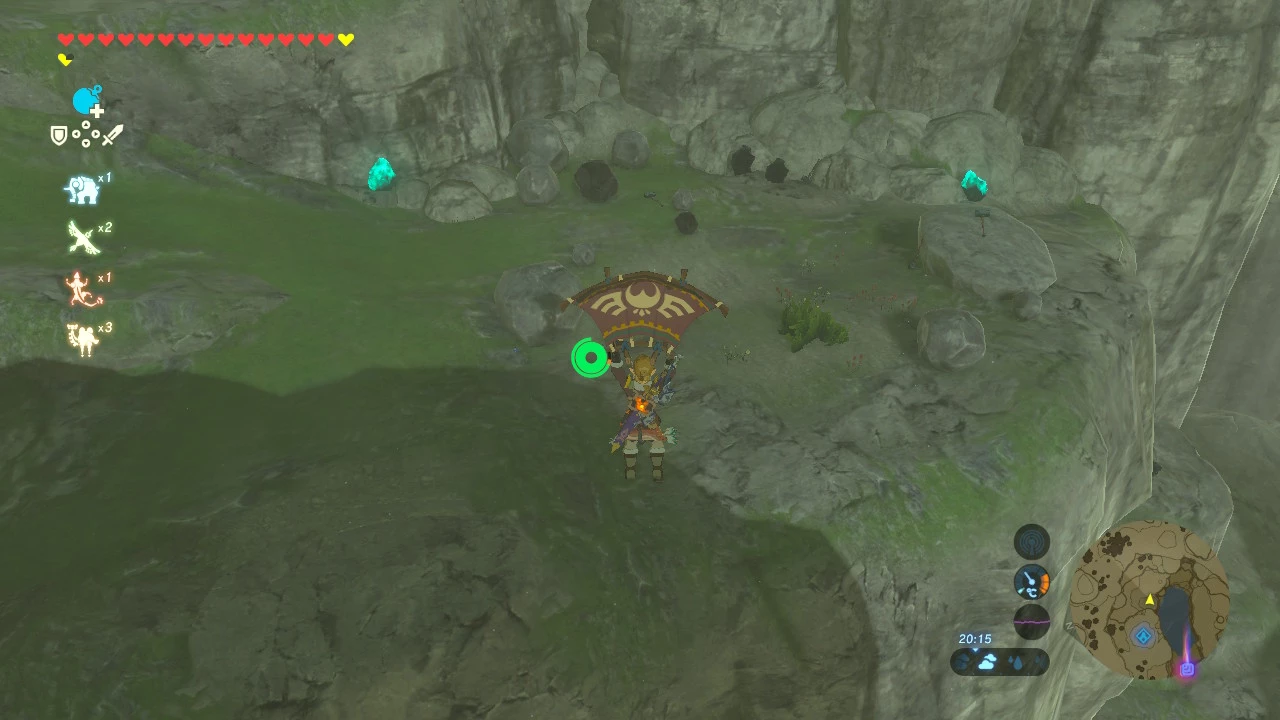1280x720 pixels.
Task: Open the circular minimap
Action: coord(1149,600)
